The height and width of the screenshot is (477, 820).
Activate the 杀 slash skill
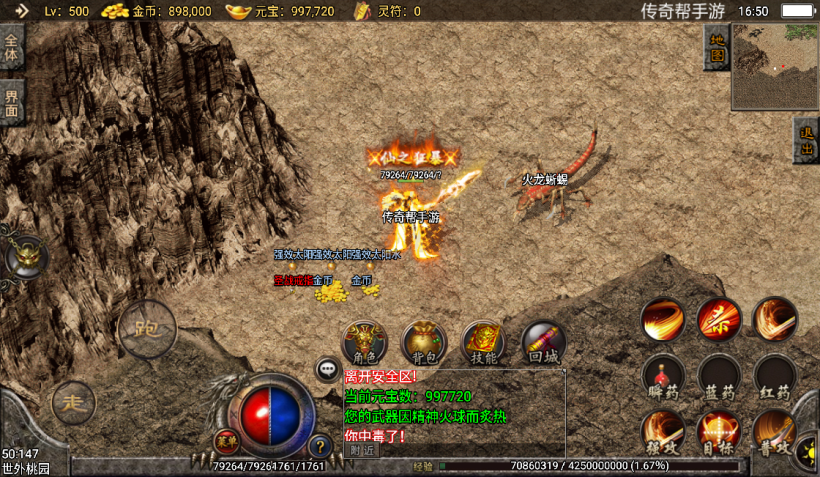[x=719, y=319]
